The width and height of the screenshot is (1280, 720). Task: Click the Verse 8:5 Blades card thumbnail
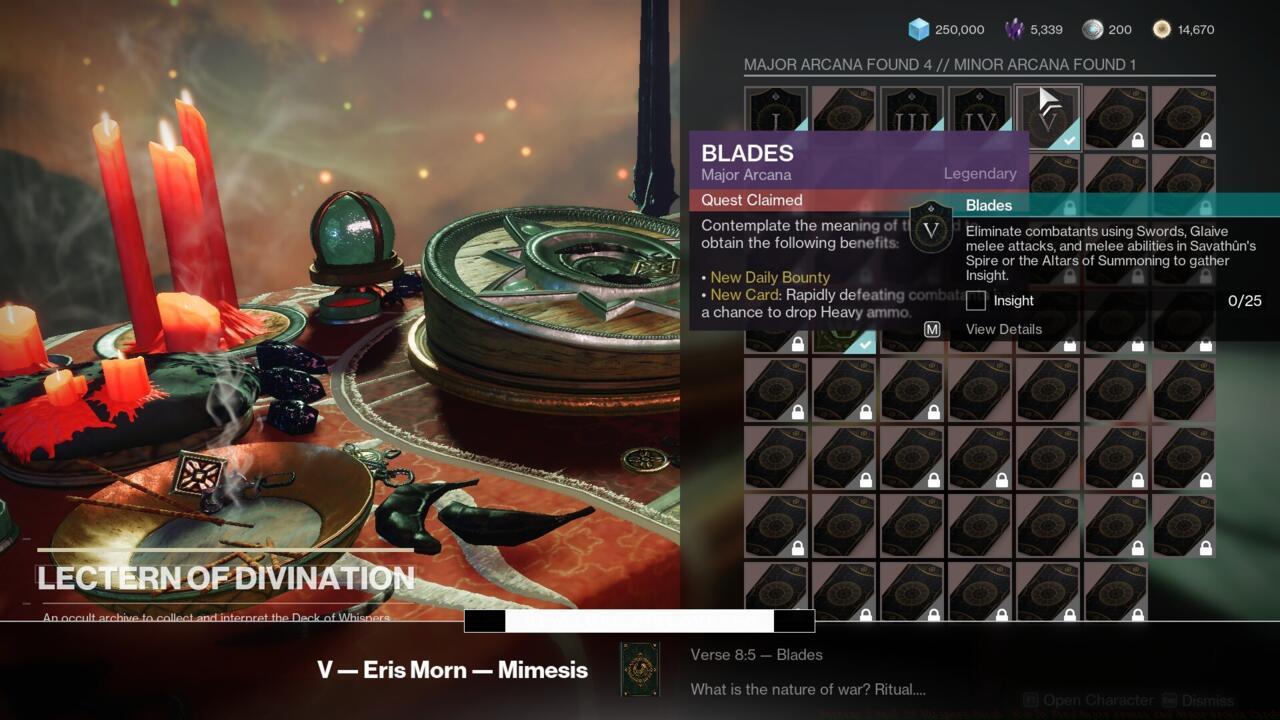[641, 670]
